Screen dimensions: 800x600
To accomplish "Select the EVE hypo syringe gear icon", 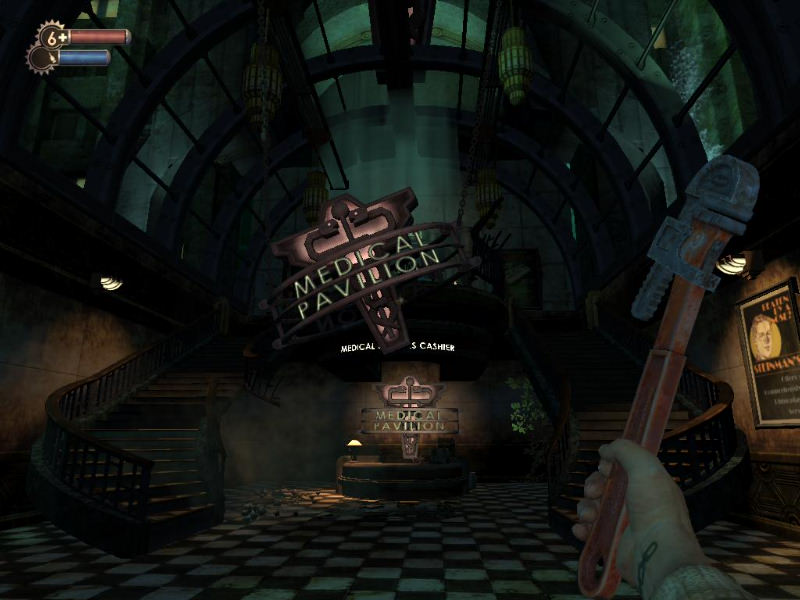I will point(41,58).
